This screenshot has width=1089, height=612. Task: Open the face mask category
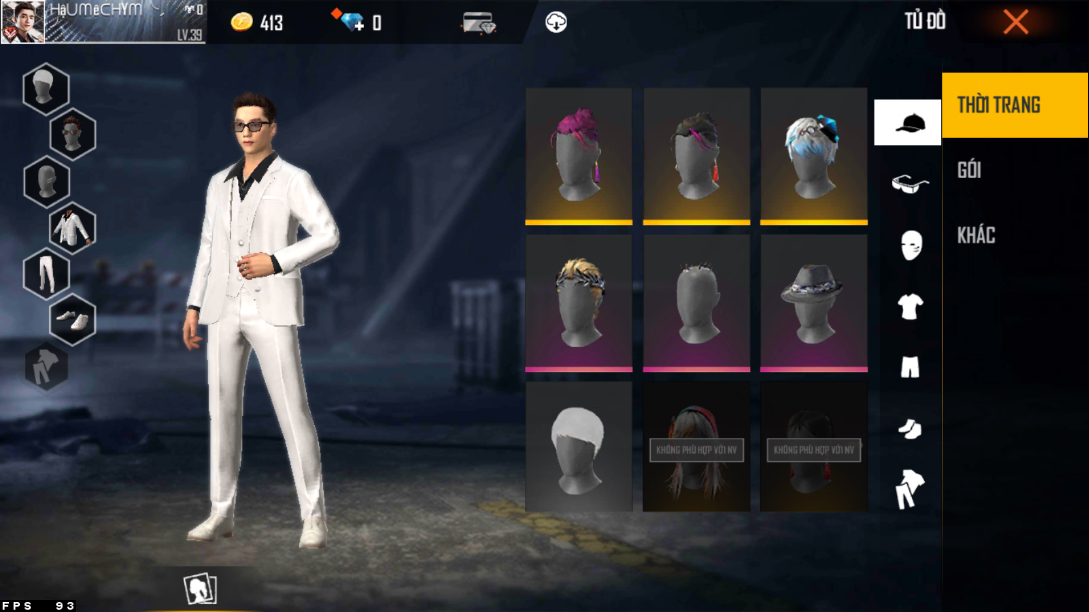coord(909,244)
